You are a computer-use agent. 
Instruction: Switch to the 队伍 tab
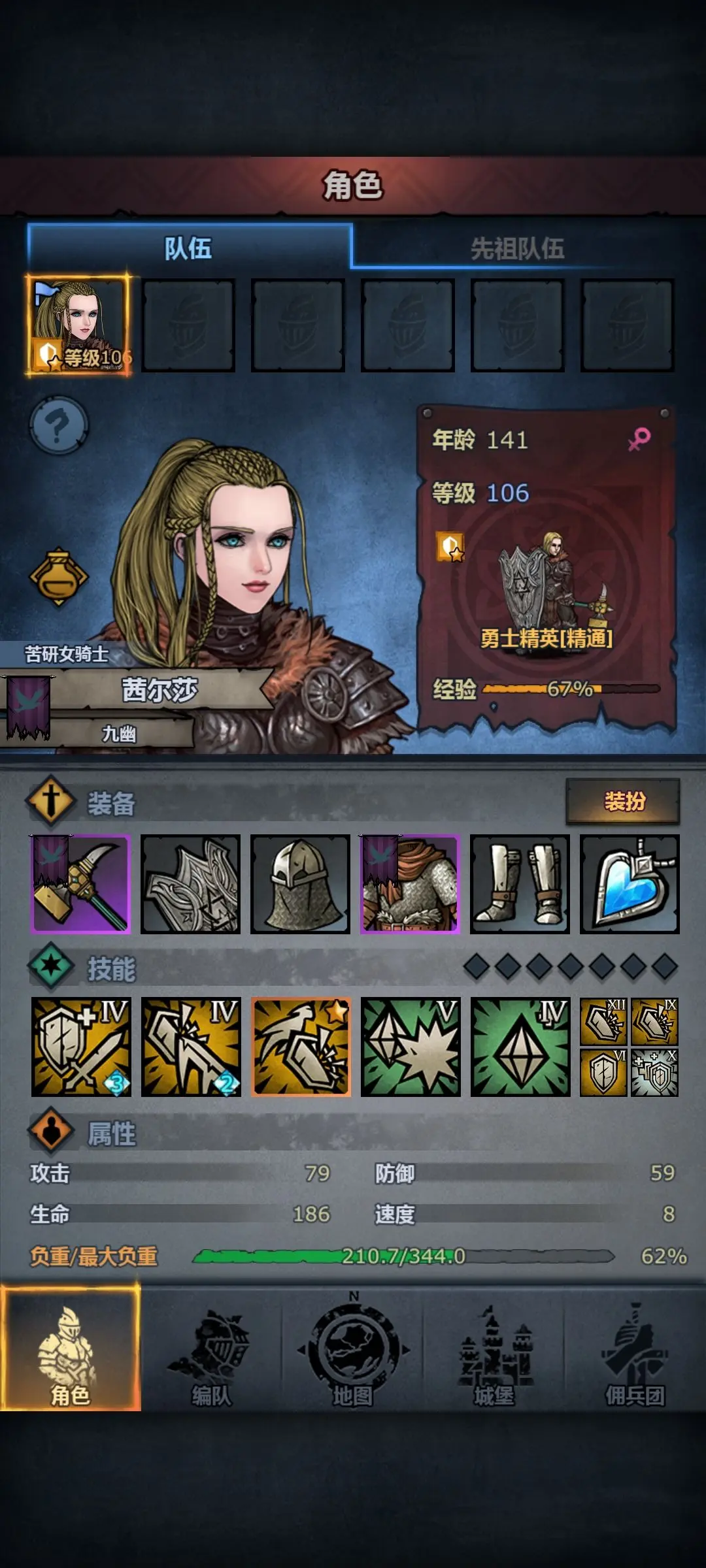click(188, 248)
